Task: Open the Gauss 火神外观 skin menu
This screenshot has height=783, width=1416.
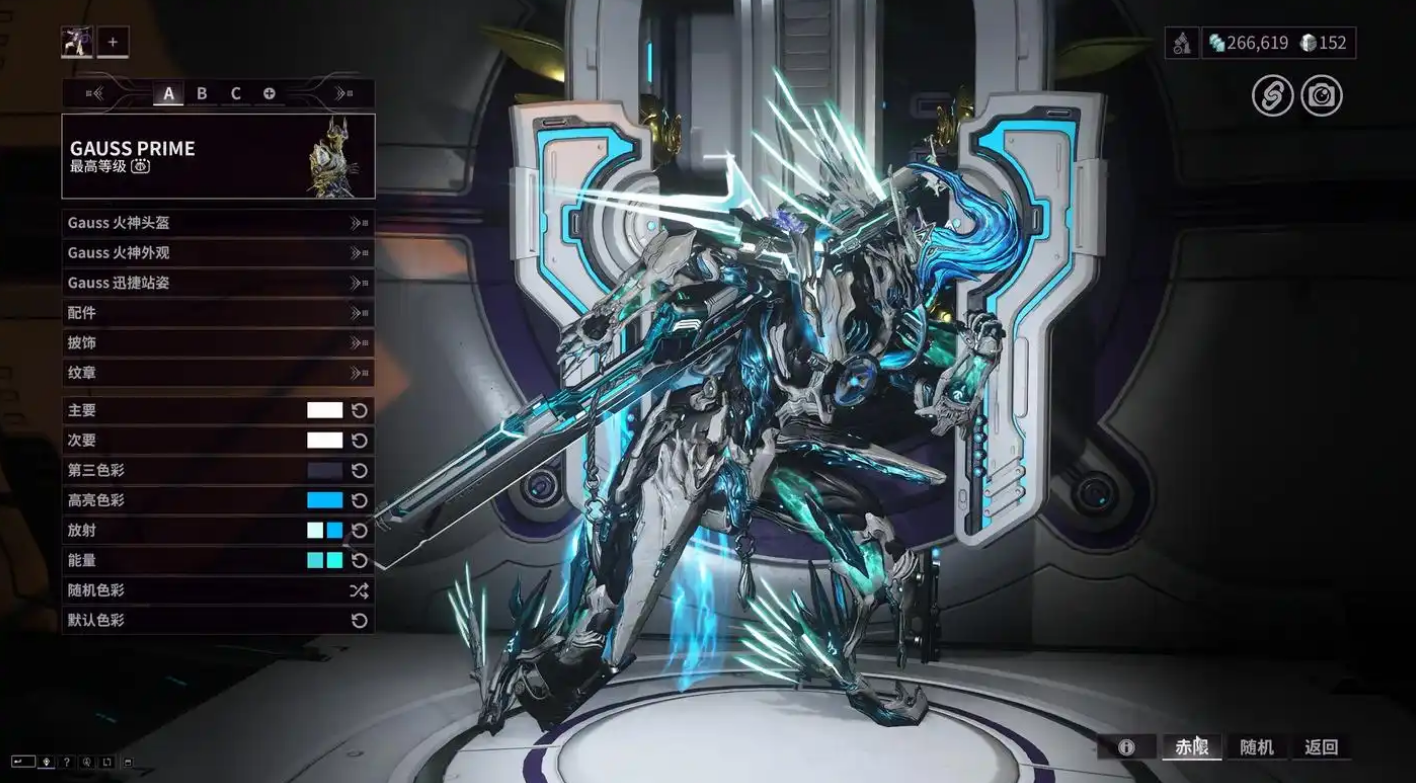Action: coord(218,253)
